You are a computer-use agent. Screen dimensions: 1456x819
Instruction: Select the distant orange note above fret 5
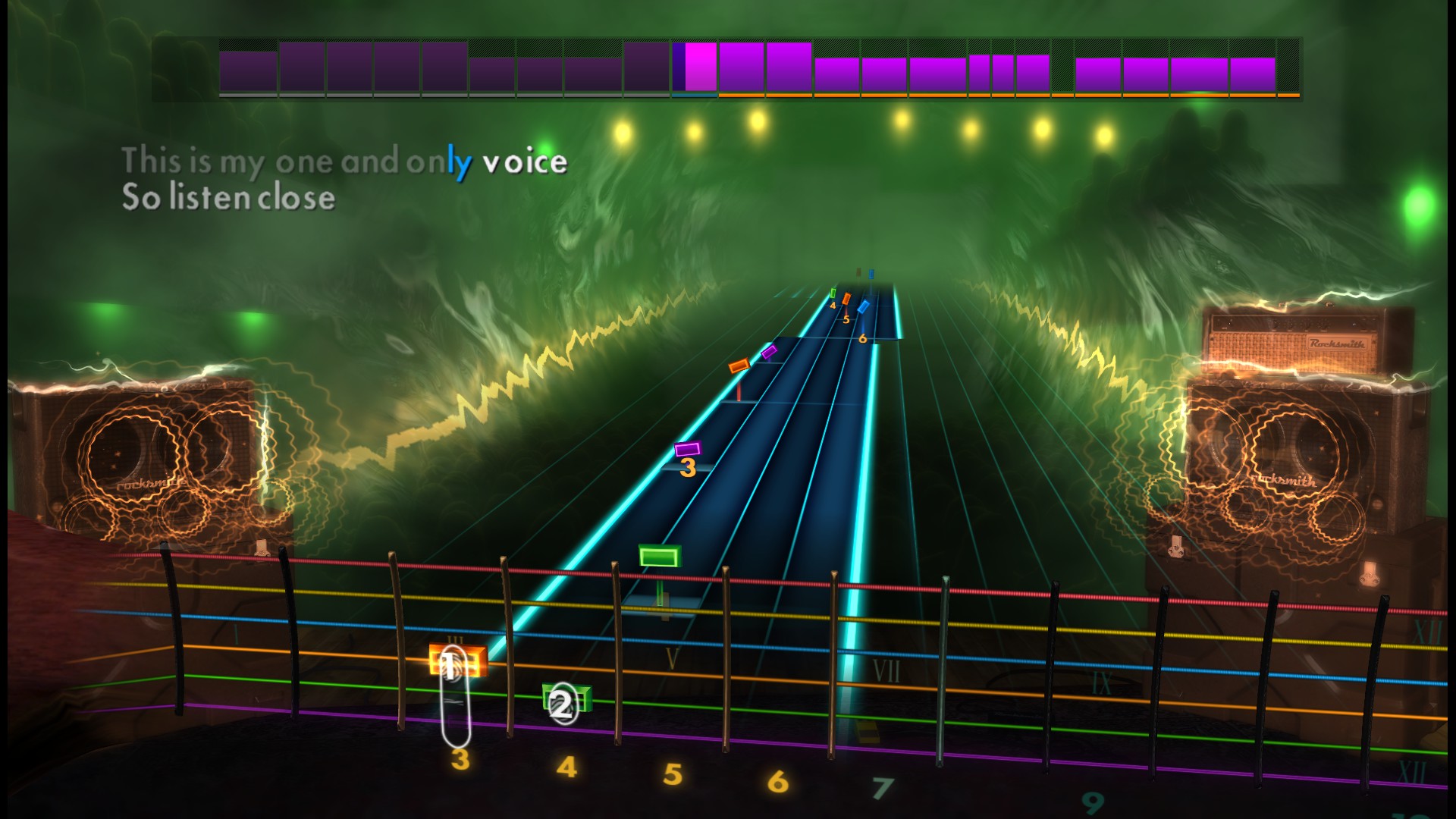tap(846, 299)
